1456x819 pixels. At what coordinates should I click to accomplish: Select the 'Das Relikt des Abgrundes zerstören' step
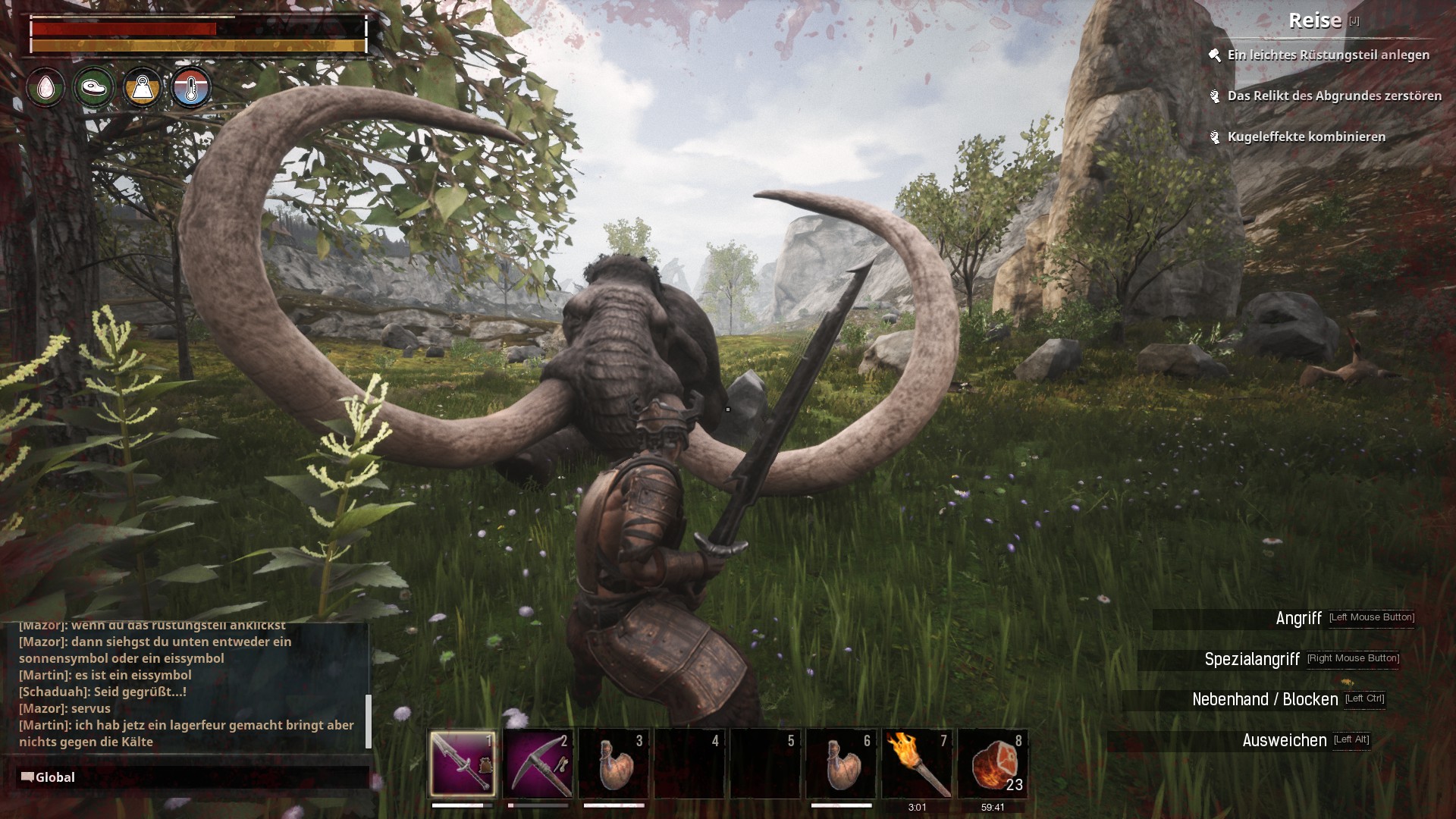[x=1334, y=96]
